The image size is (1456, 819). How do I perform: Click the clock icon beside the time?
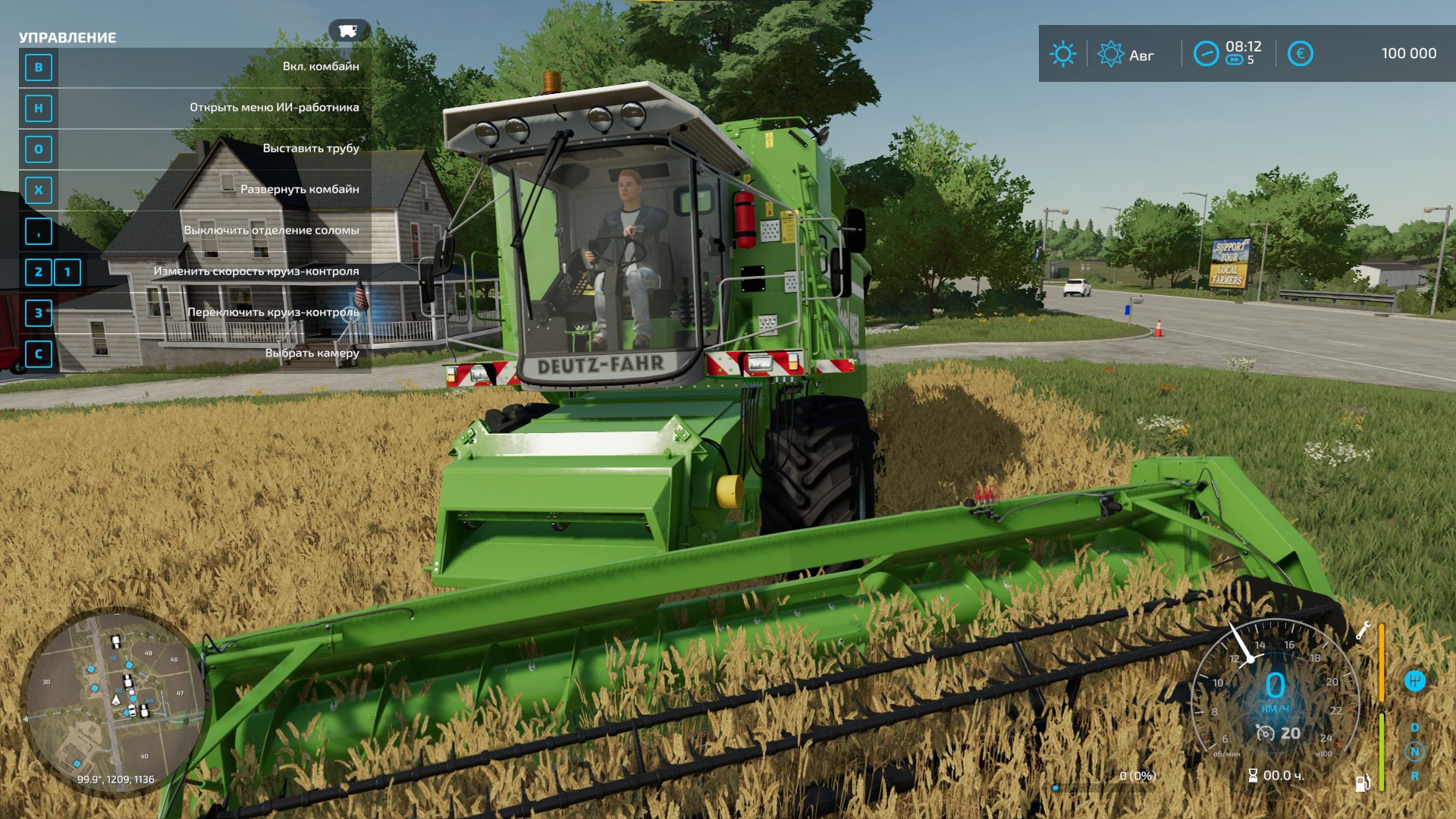click(x=1206, y=54)
